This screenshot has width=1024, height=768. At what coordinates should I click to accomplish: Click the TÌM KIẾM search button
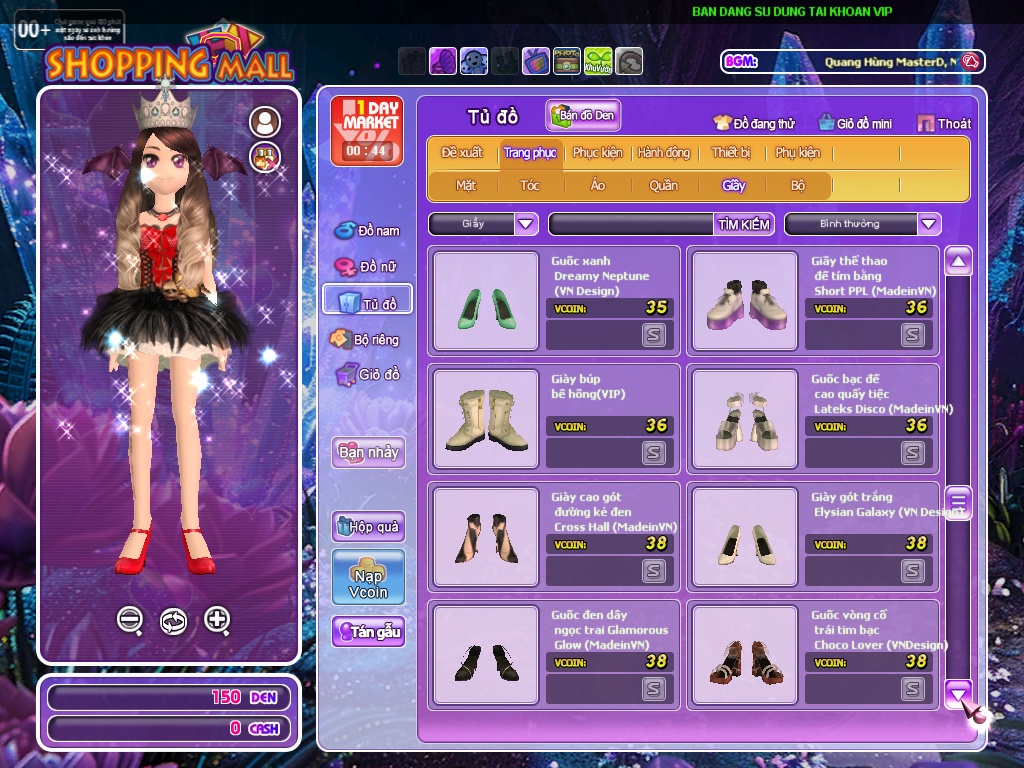click(x=744, y=224)
